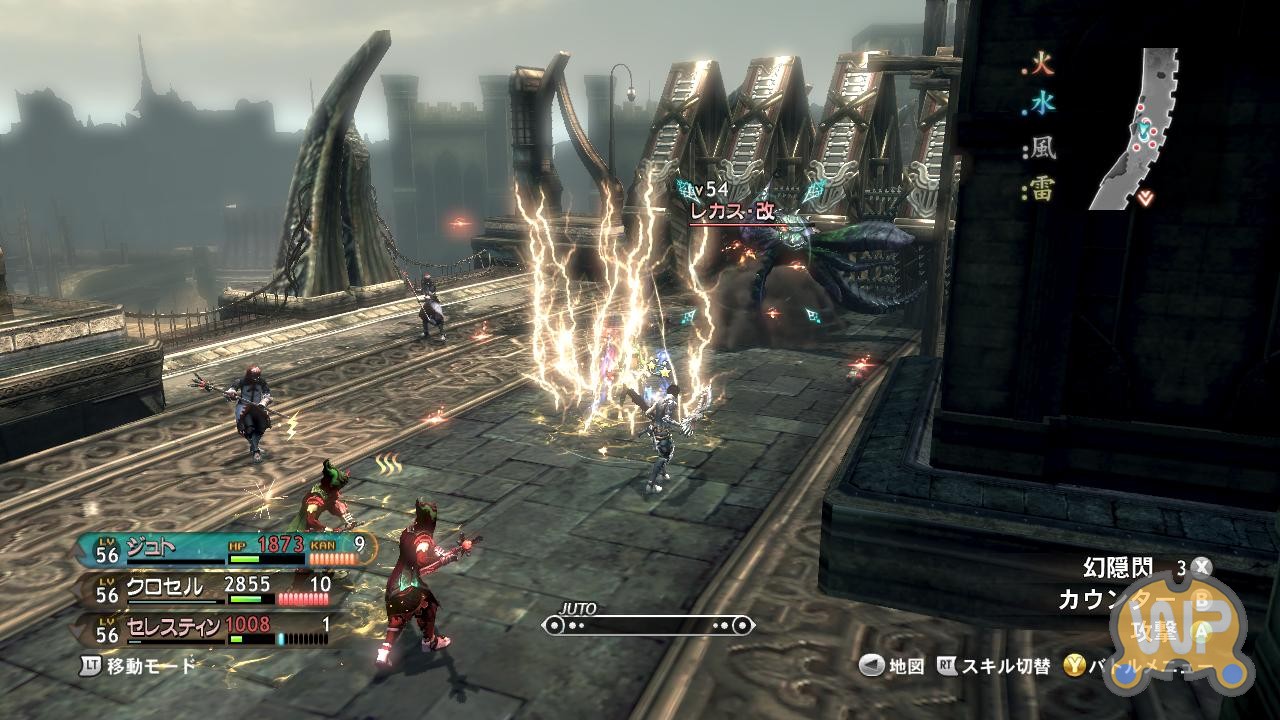
Task: Select the 水 water element entry
Action: pyautogui.click(x=1042, y=103)
